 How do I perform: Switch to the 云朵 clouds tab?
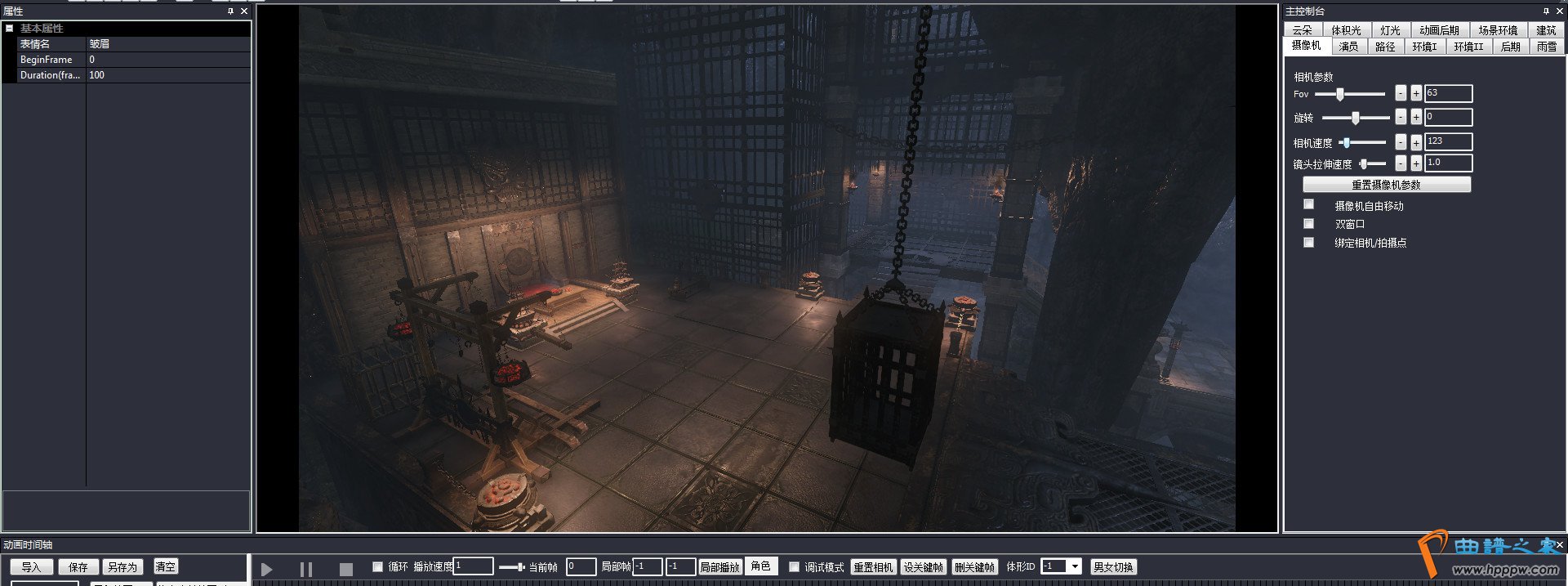point(1302,30)
